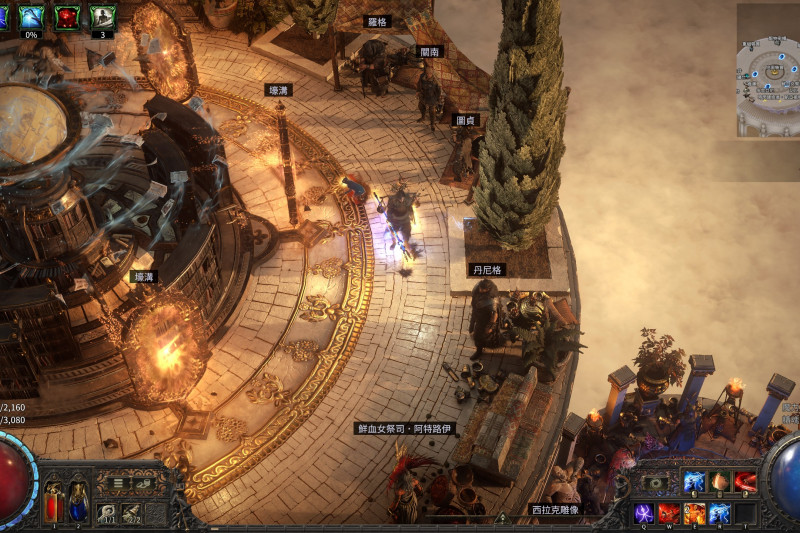Select the wizard hat slot showing 2/2

[x=132, y=513]
